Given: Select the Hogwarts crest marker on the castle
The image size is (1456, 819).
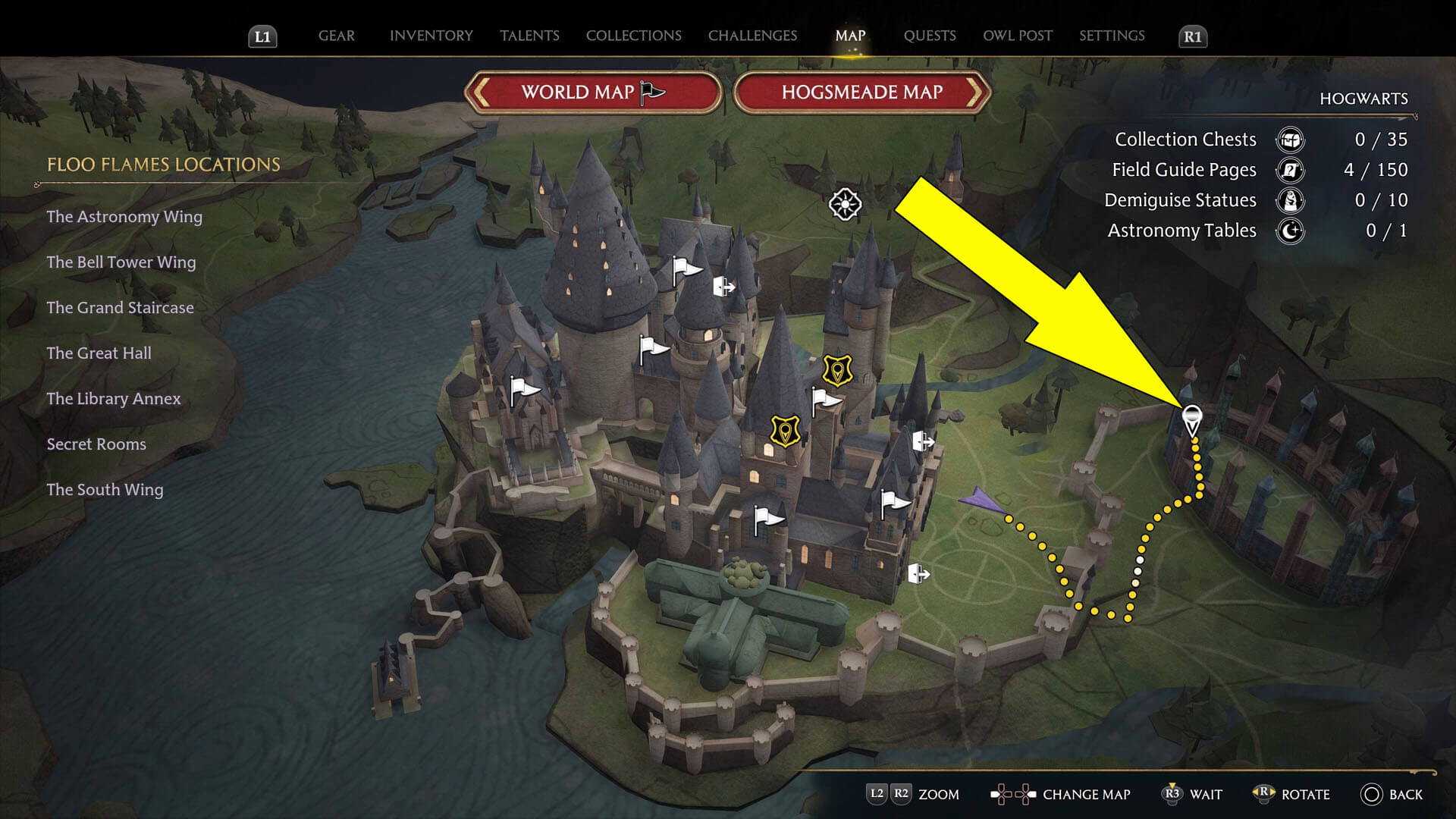Looking at the screenshot, I should (837, 369).
